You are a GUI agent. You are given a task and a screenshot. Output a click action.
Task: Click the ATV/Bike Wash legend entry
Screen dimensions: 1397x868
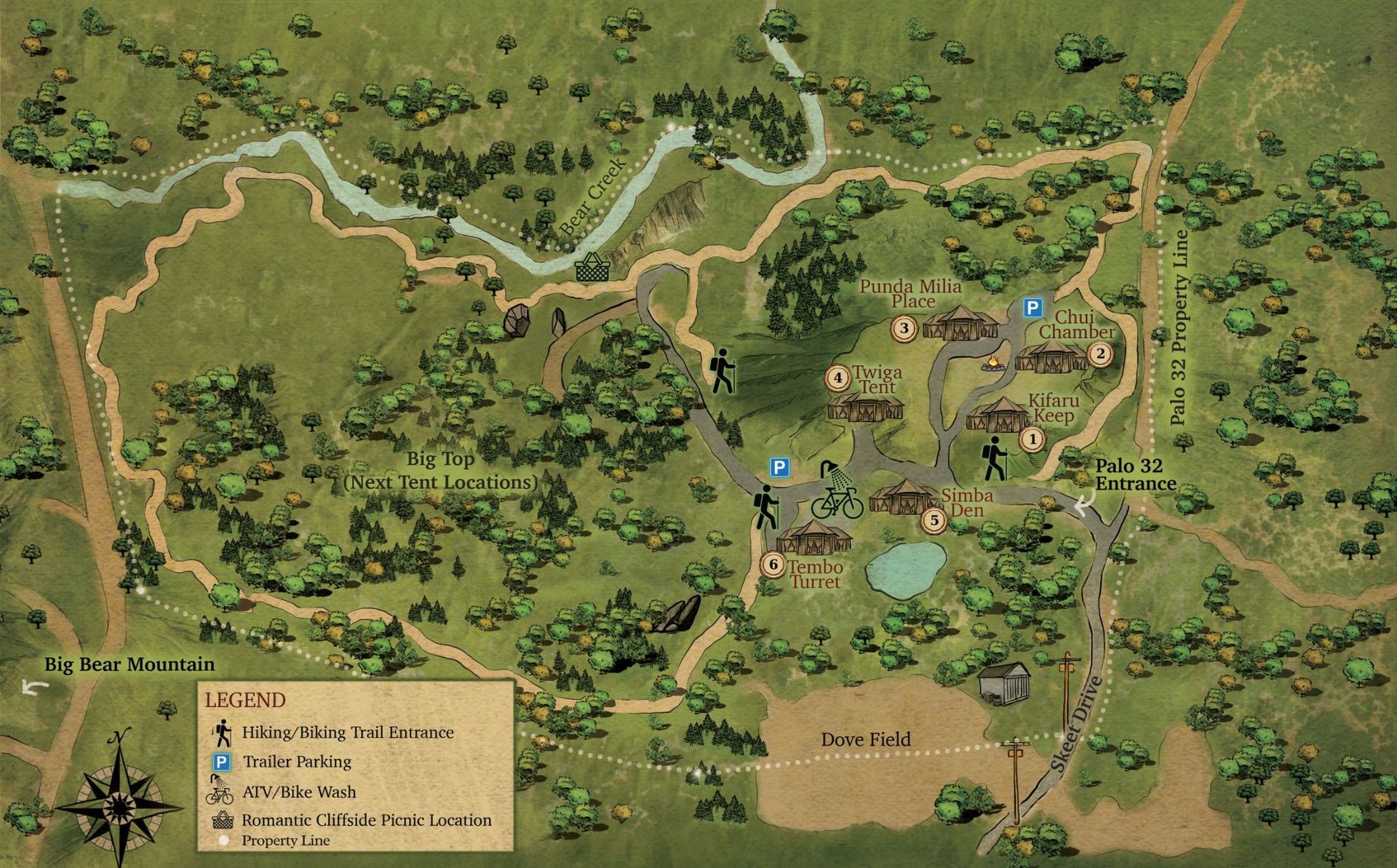tap(298, 792)
